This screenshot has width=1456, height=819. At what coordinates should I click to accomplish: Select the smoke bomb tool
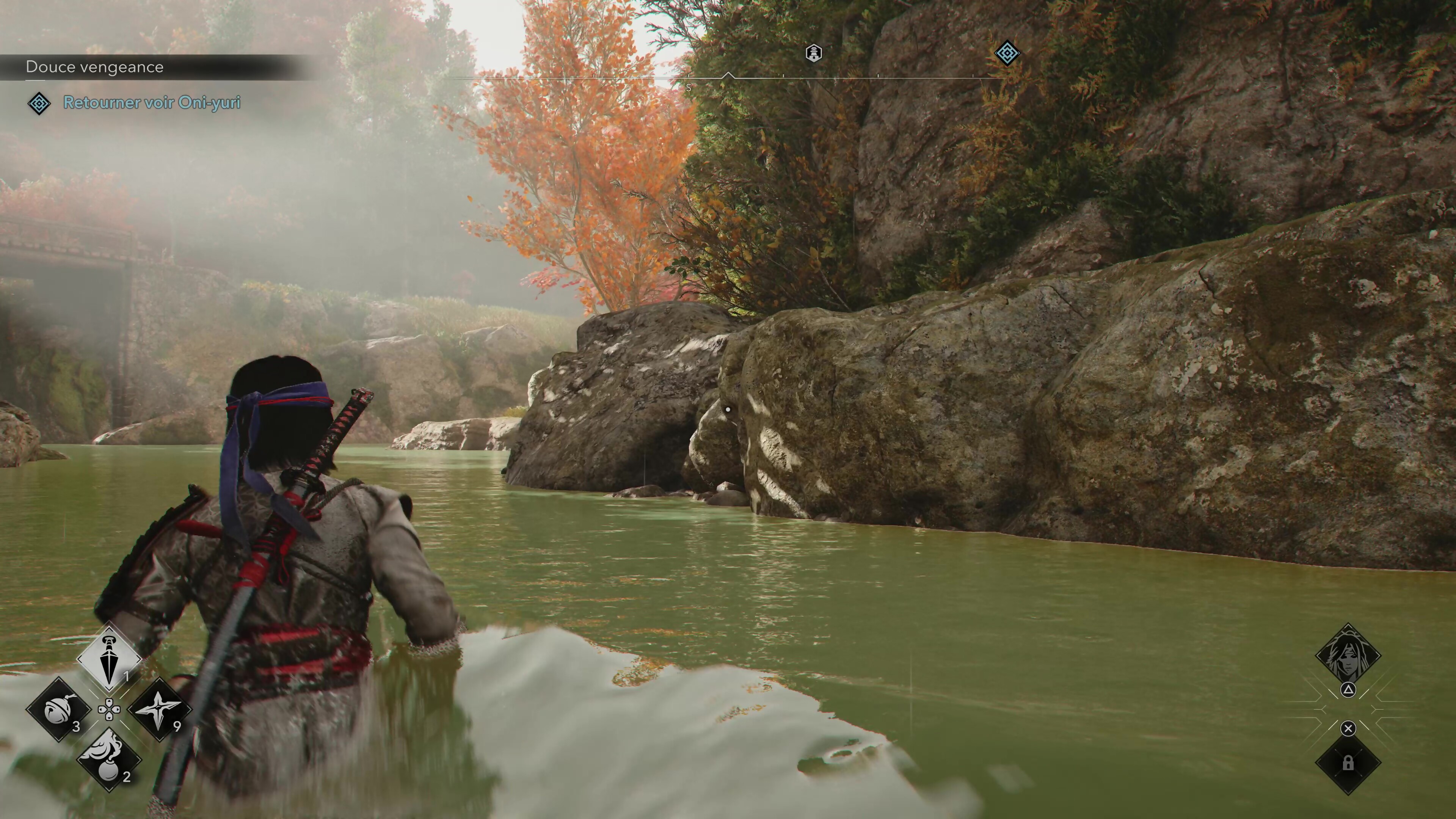coord(109,760)
